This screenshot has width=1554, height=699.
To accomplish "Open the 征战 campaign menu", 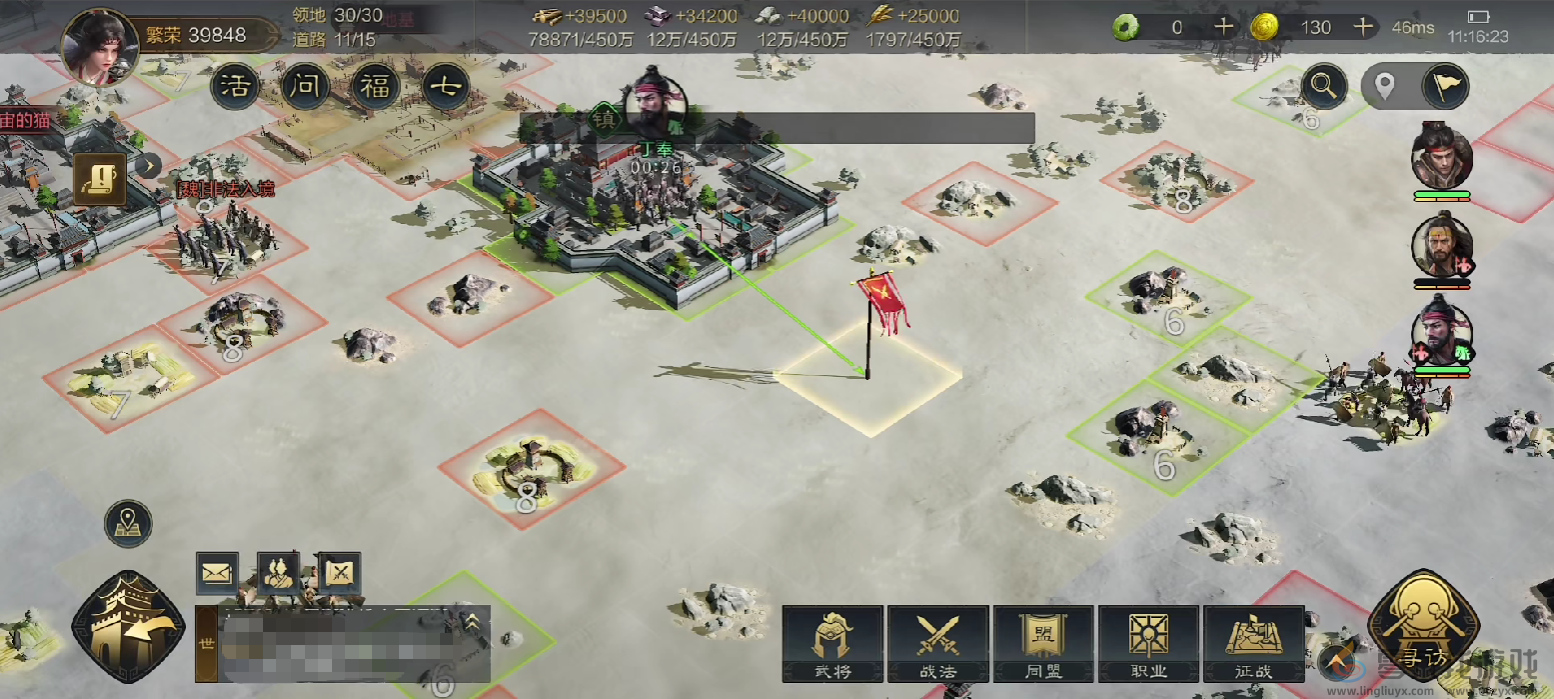I will [1253, 643].
